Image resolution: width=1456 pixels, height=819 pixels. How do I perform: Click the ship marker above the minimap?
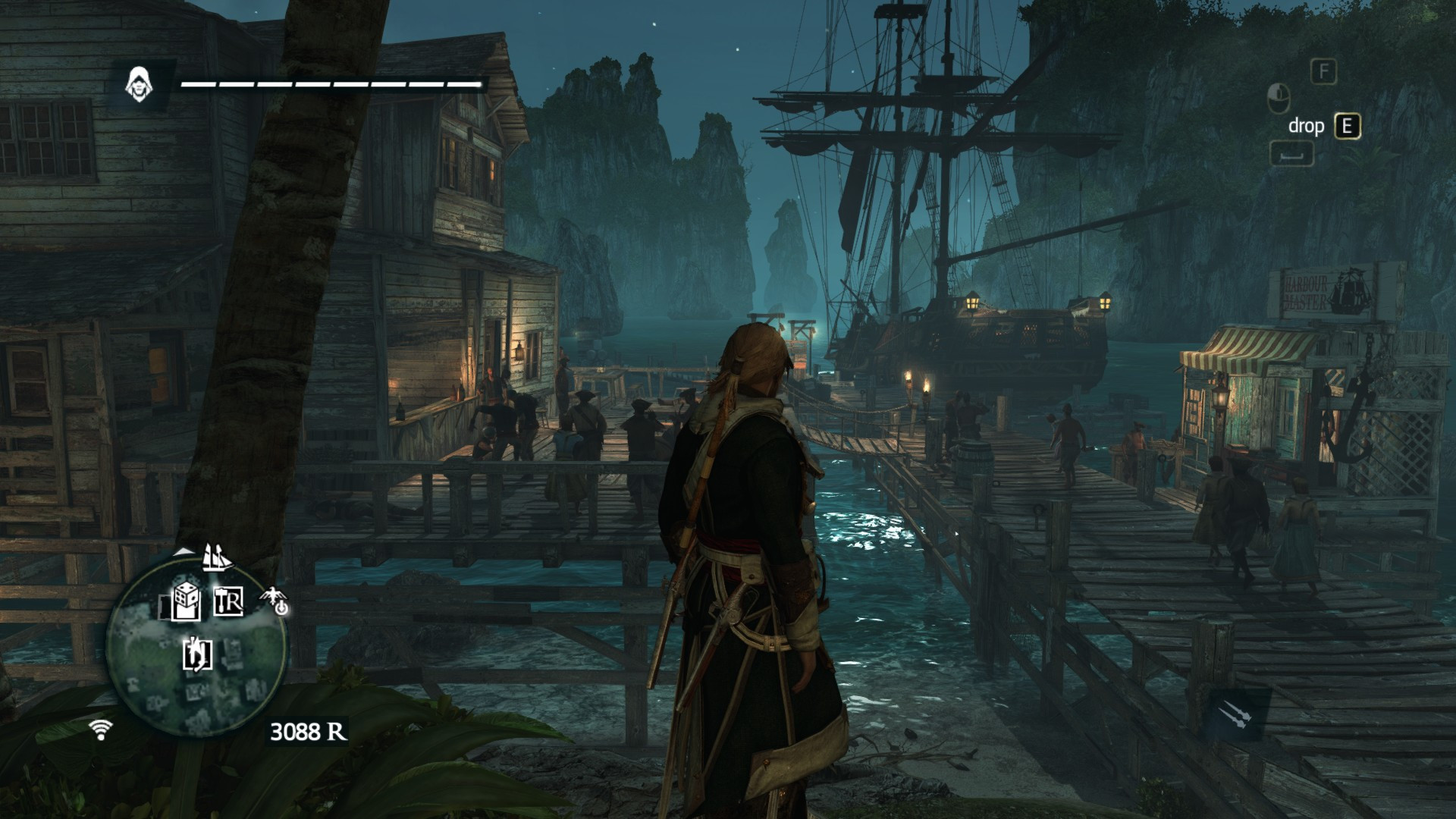[x=216, y=558]
